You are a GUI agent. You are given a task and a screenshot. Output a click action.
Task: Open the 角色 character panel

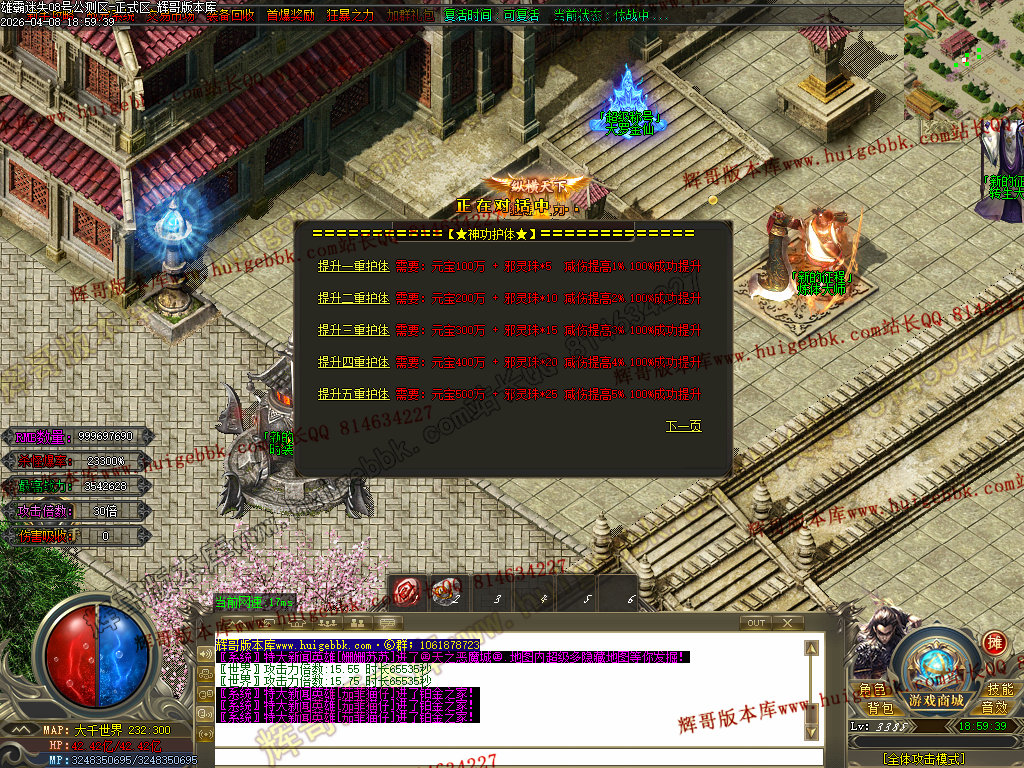point(872,690)
